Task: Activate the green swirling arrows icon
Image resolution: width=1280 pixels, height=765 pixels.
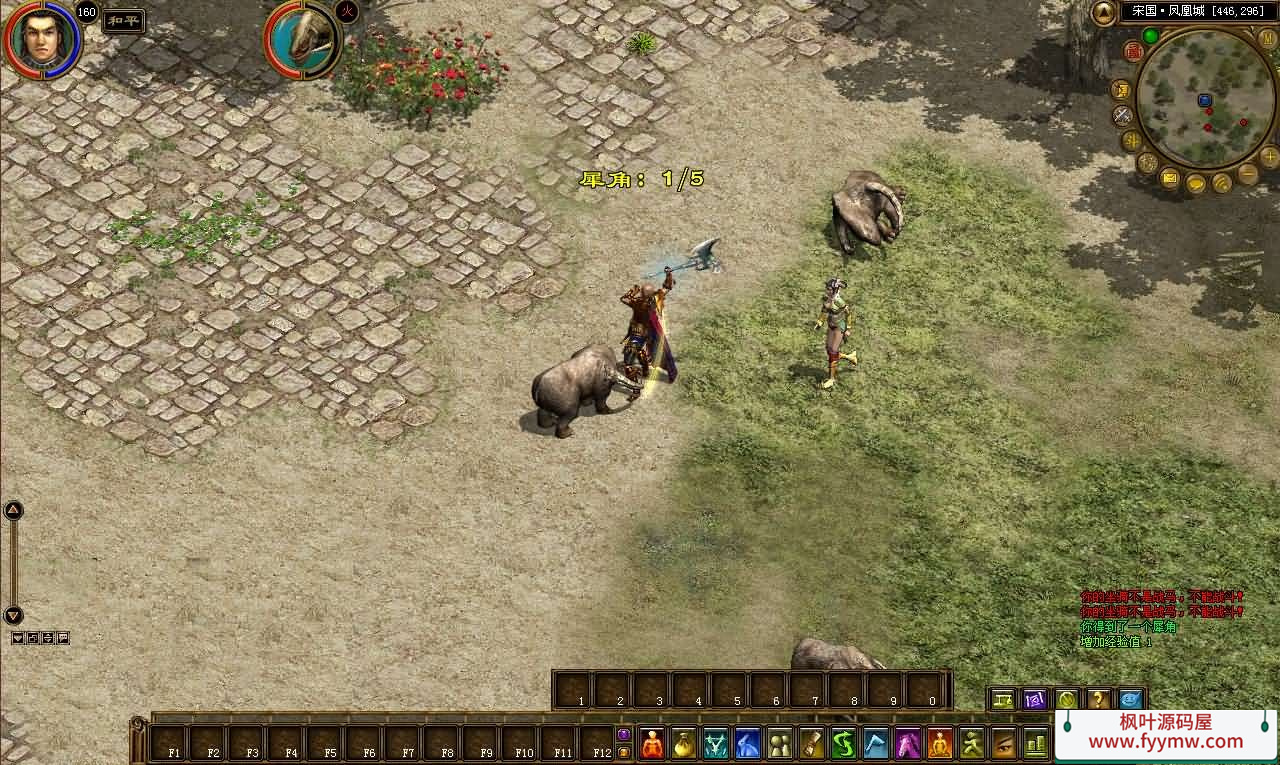Action: point(844,744)
